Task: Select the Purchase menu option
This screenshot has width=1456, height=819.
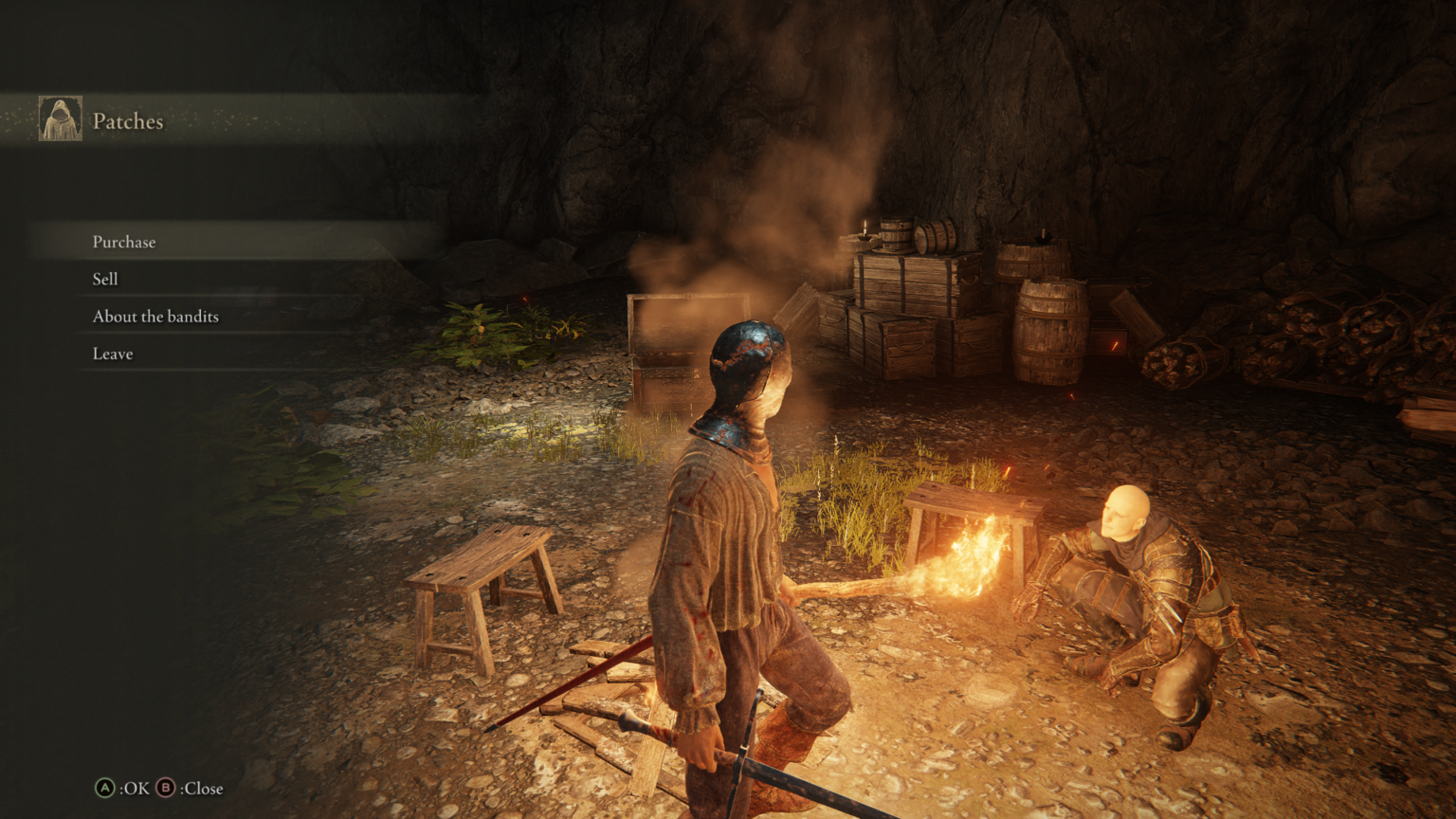Action: [124, 242]
